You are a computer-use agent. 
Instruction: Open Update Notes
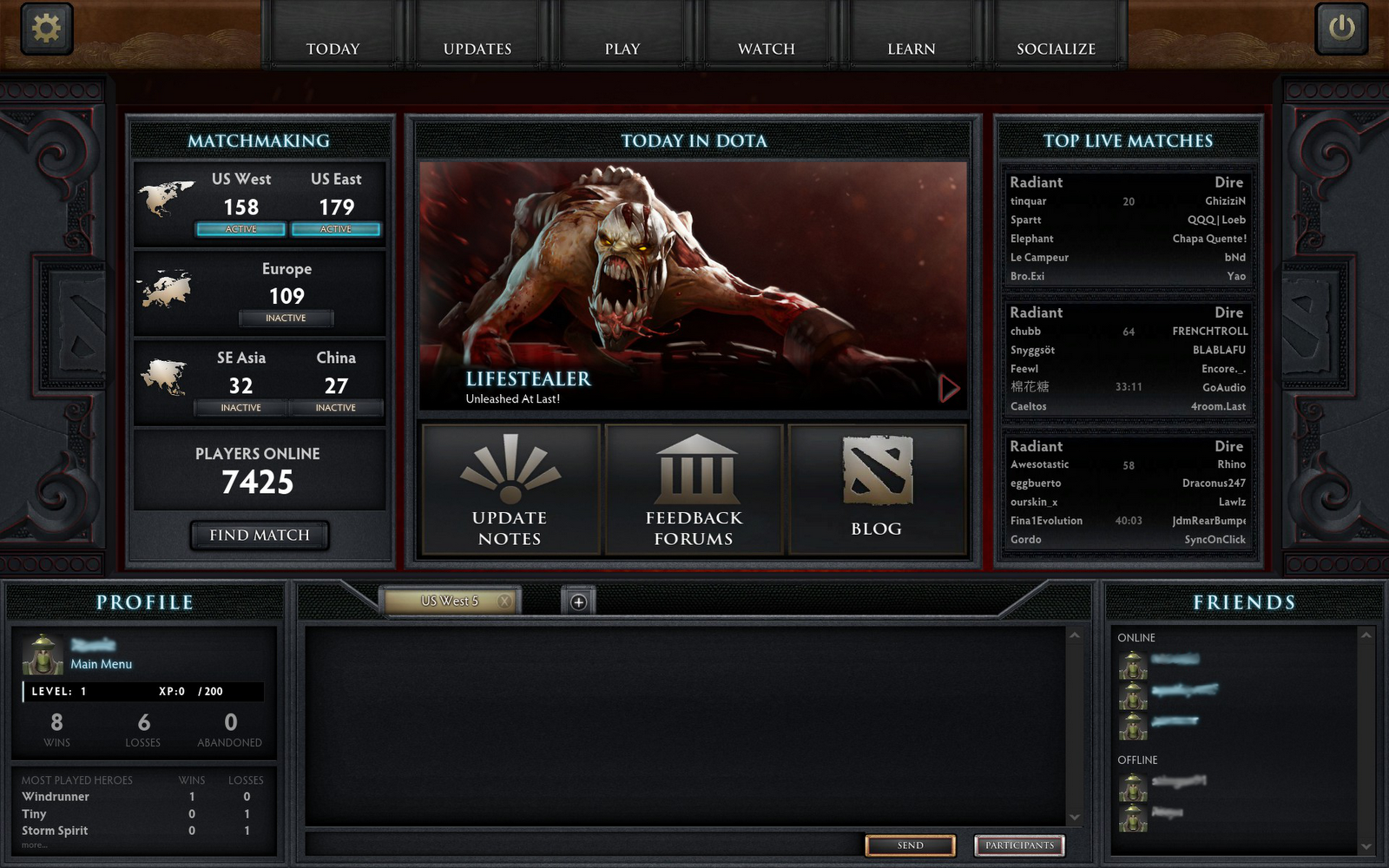[509, 489]
